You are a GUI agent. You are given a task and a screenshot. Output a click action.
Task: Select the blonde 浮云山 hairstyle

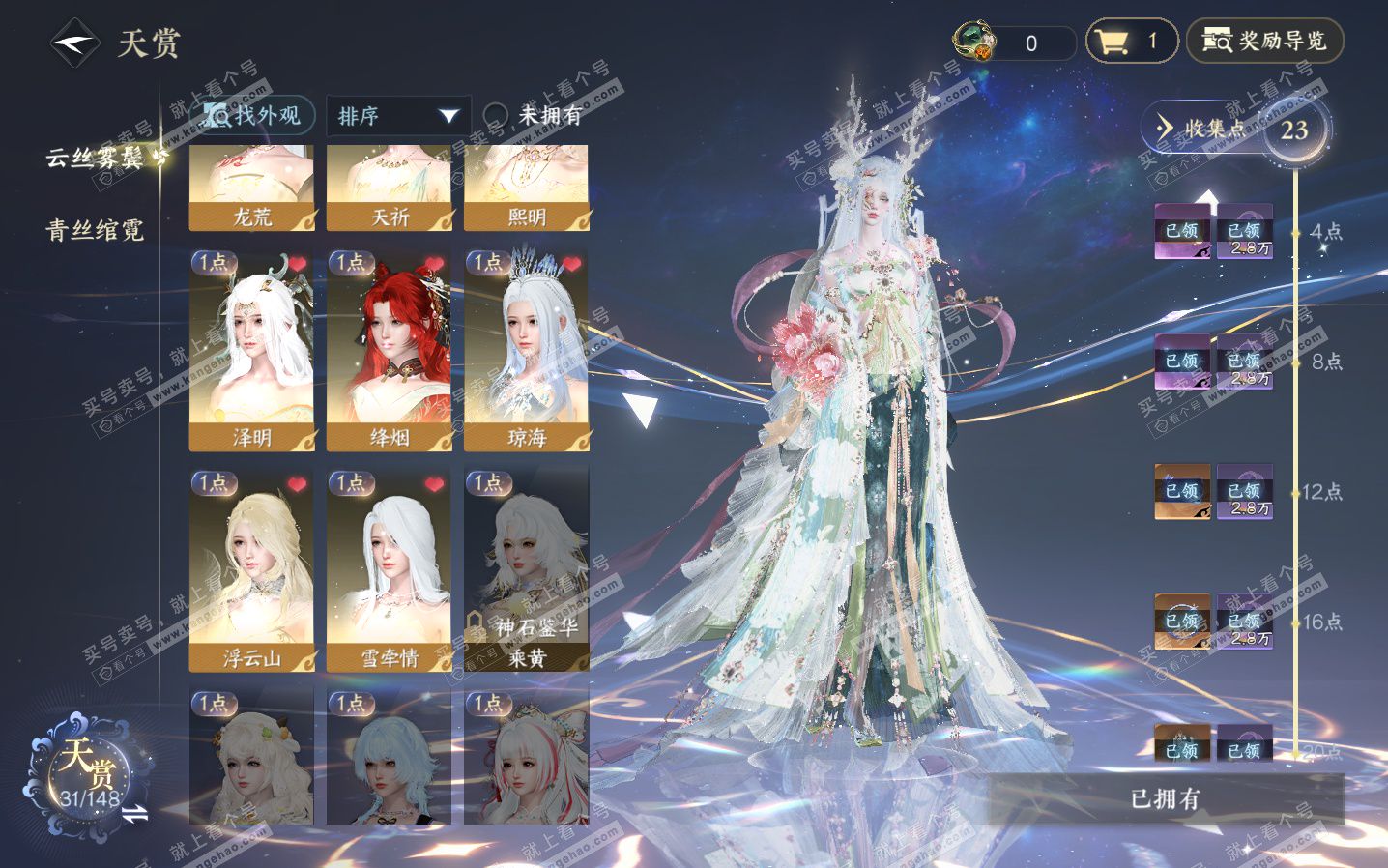click(x=251, y=570)
